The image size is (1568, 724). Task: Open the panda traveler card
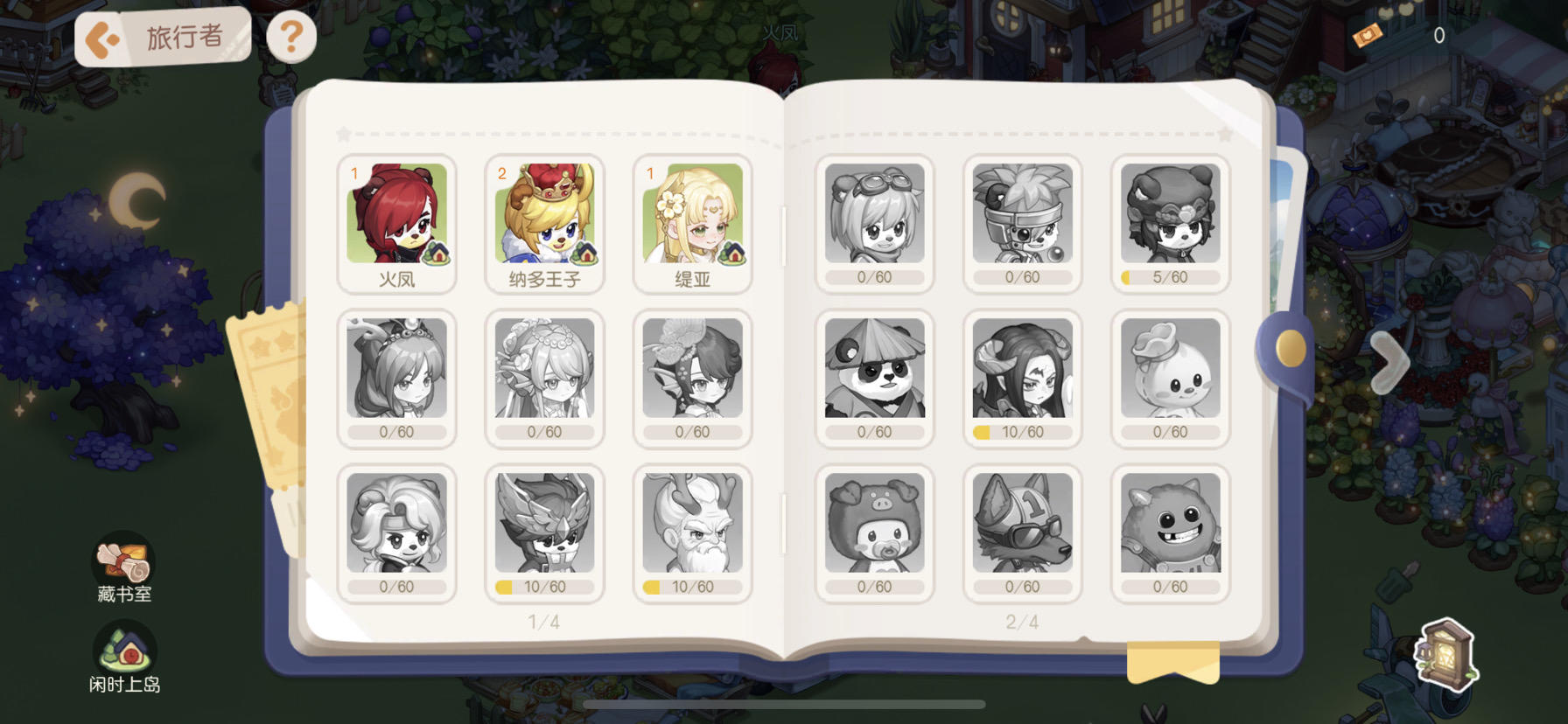[874, 378]
